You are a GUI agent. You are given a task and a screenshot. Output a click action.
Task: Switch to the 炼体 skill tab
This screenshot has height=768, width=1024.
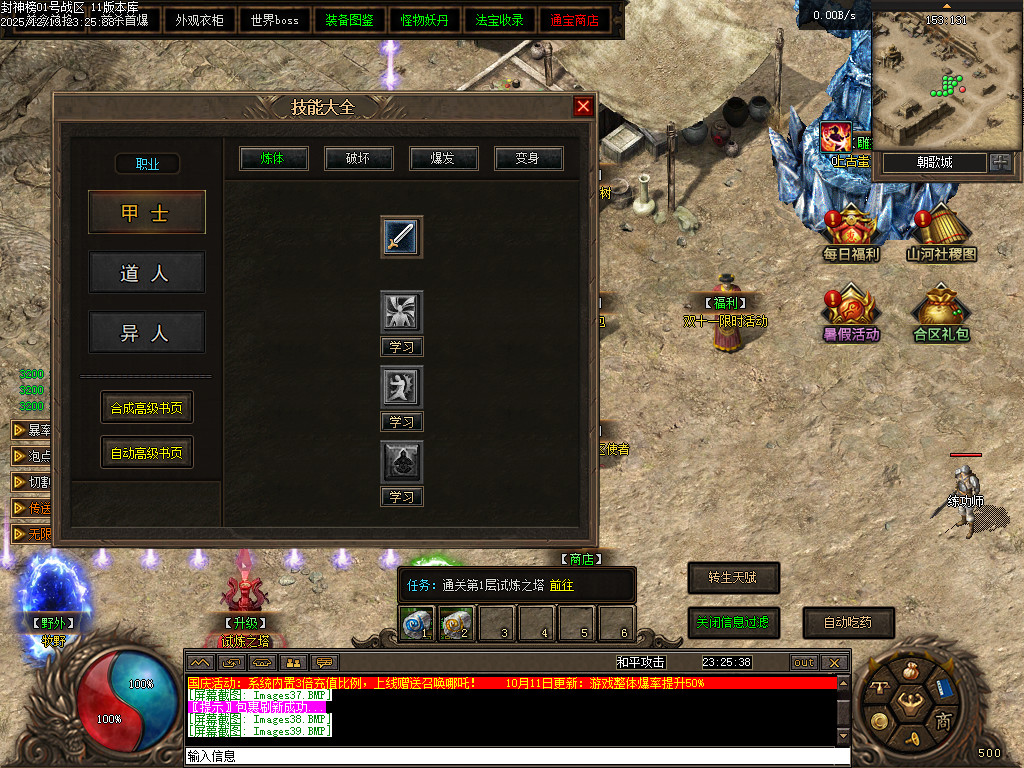point(274,158)
